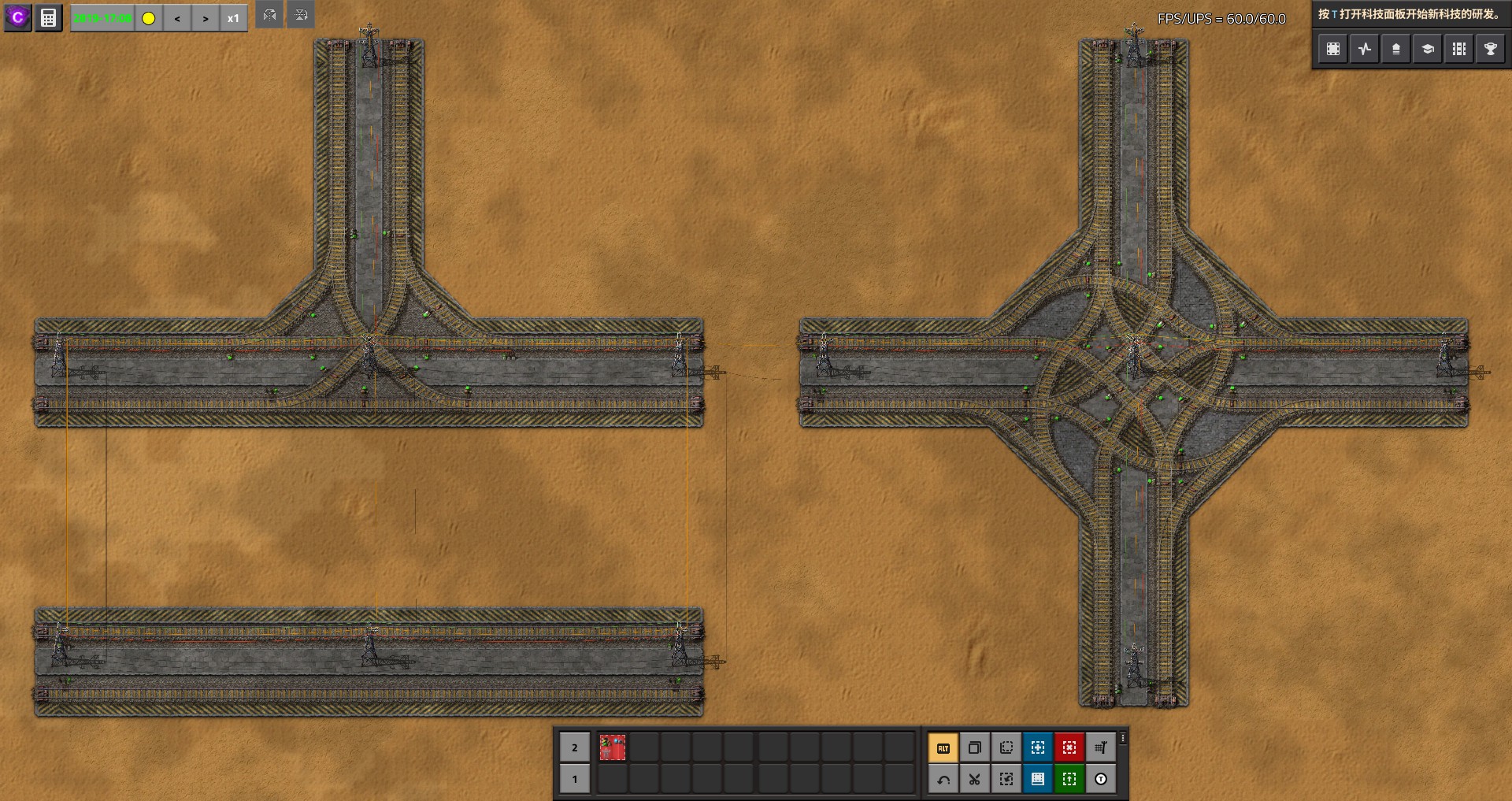Screen dimensions: 1512x801
Task: Open the calculator tool
Action: (x=49, y=17)
